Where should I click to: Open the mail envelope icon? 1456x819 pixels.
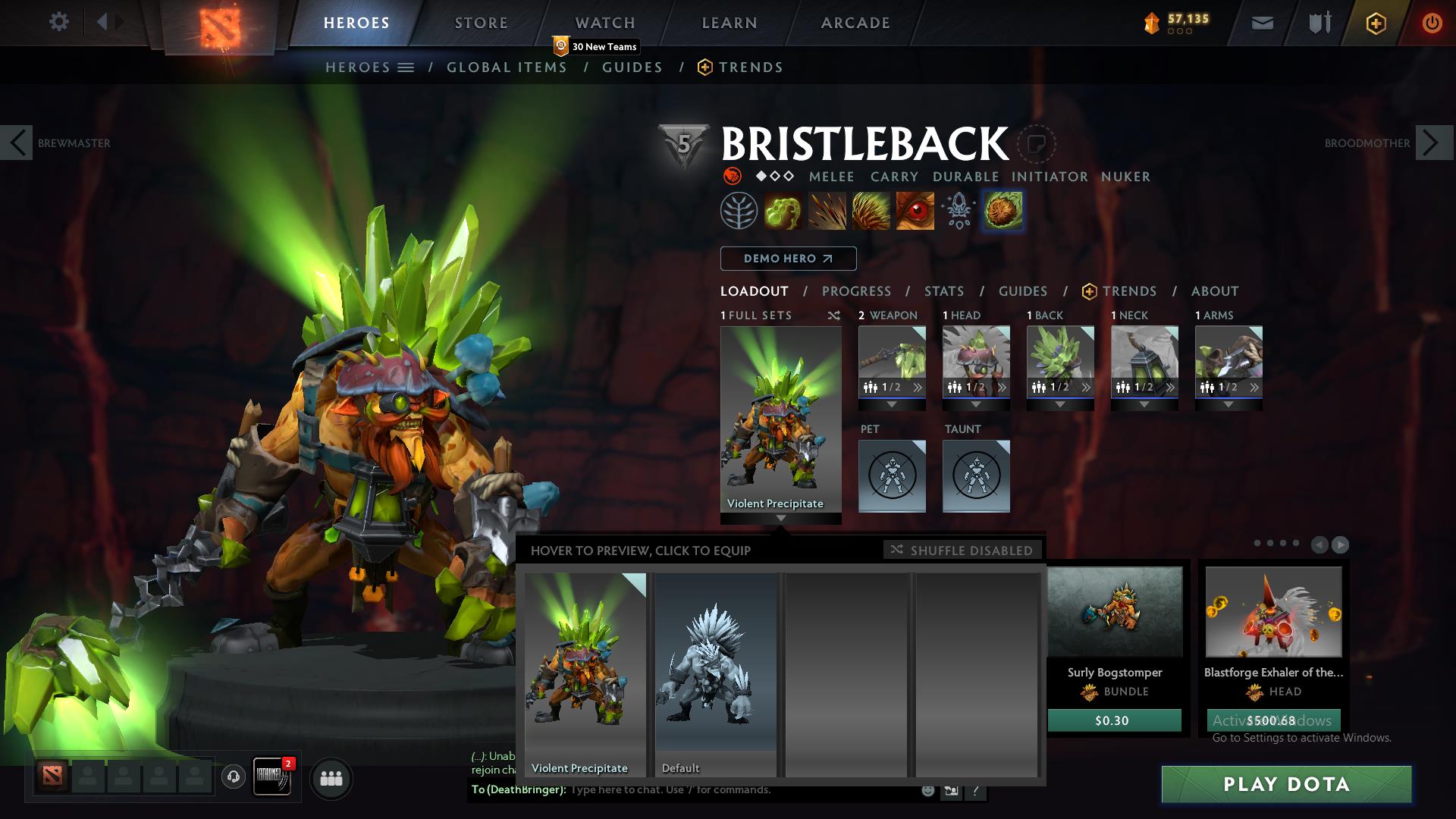[1262, 23]
